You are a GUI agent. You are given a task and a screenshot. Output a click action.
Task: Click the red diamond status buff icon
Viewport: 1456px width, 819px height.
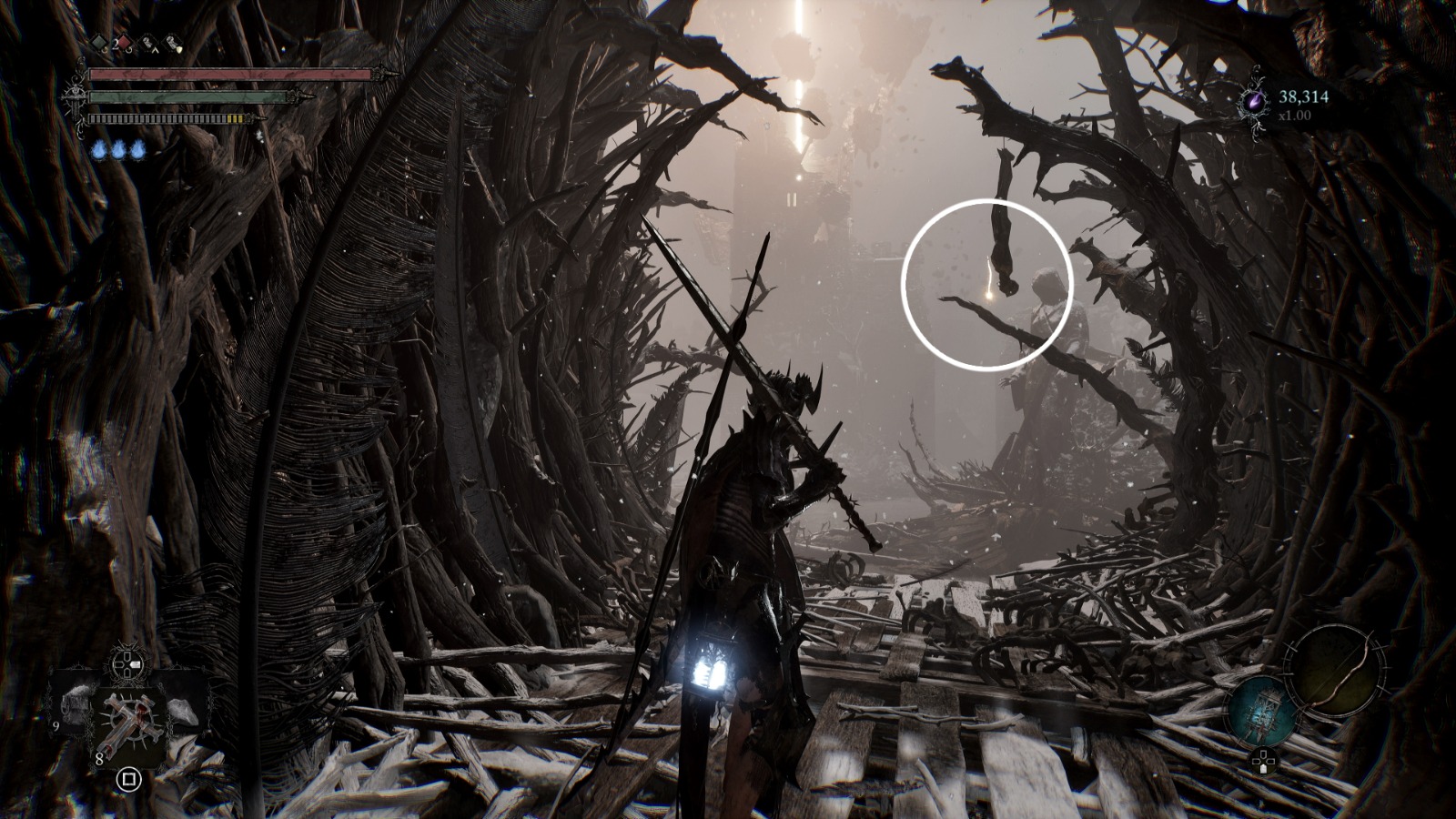(123, 42)
